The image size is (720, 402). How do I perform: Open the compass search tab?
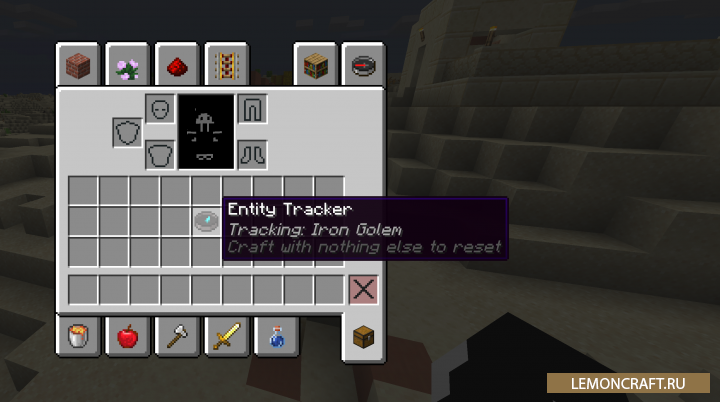pyautogui.click(x=363, y=67)
